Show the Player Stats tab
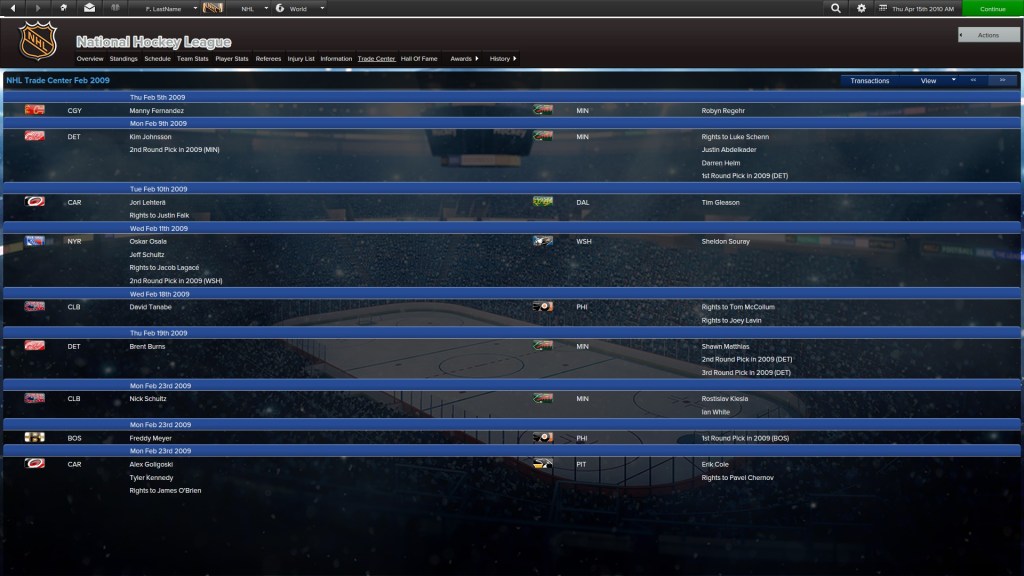This screenshot has height=576, width=1024. pos(232,59)
